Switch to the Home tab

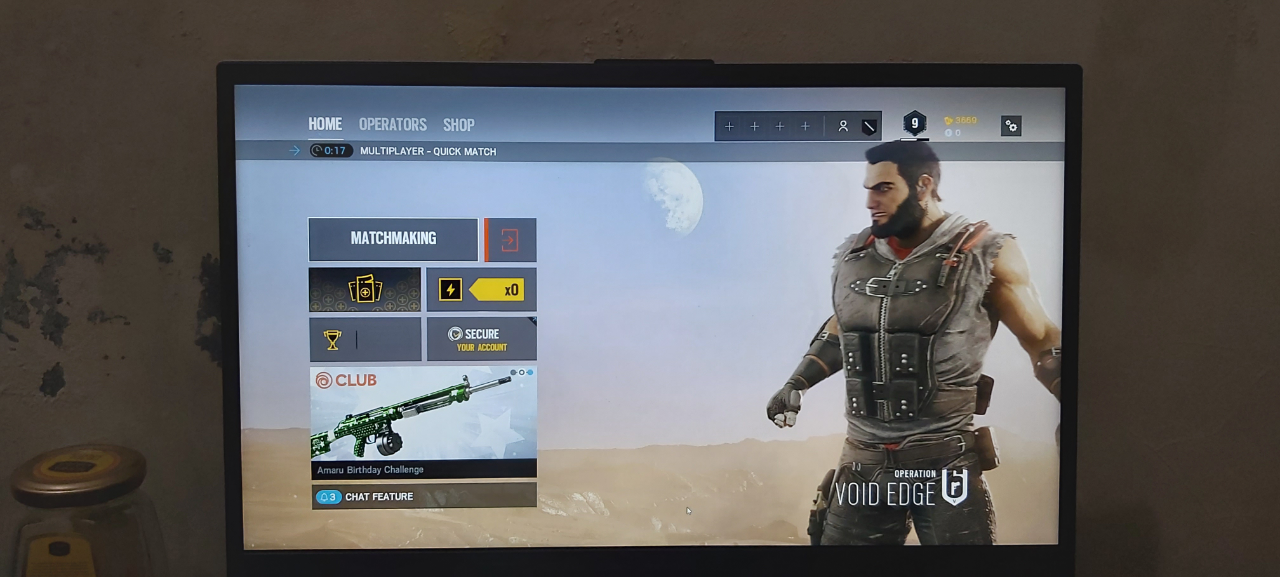click(x=325, y=124)
